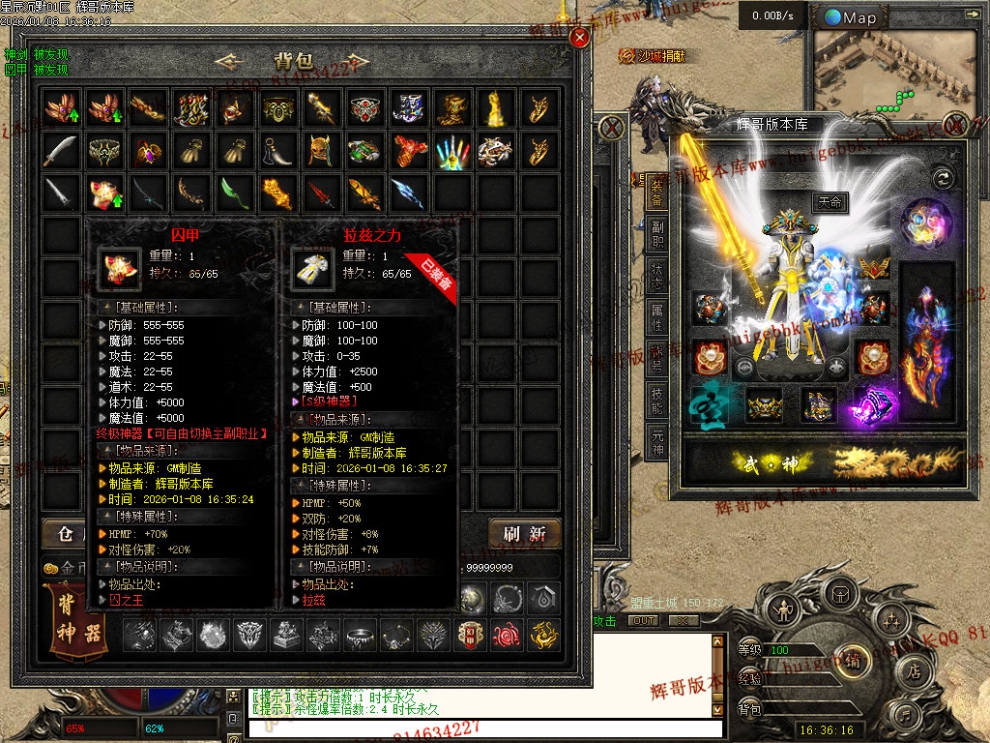
Task: Open the 副职 sub-class tab
Action: (x=656, y=233)
